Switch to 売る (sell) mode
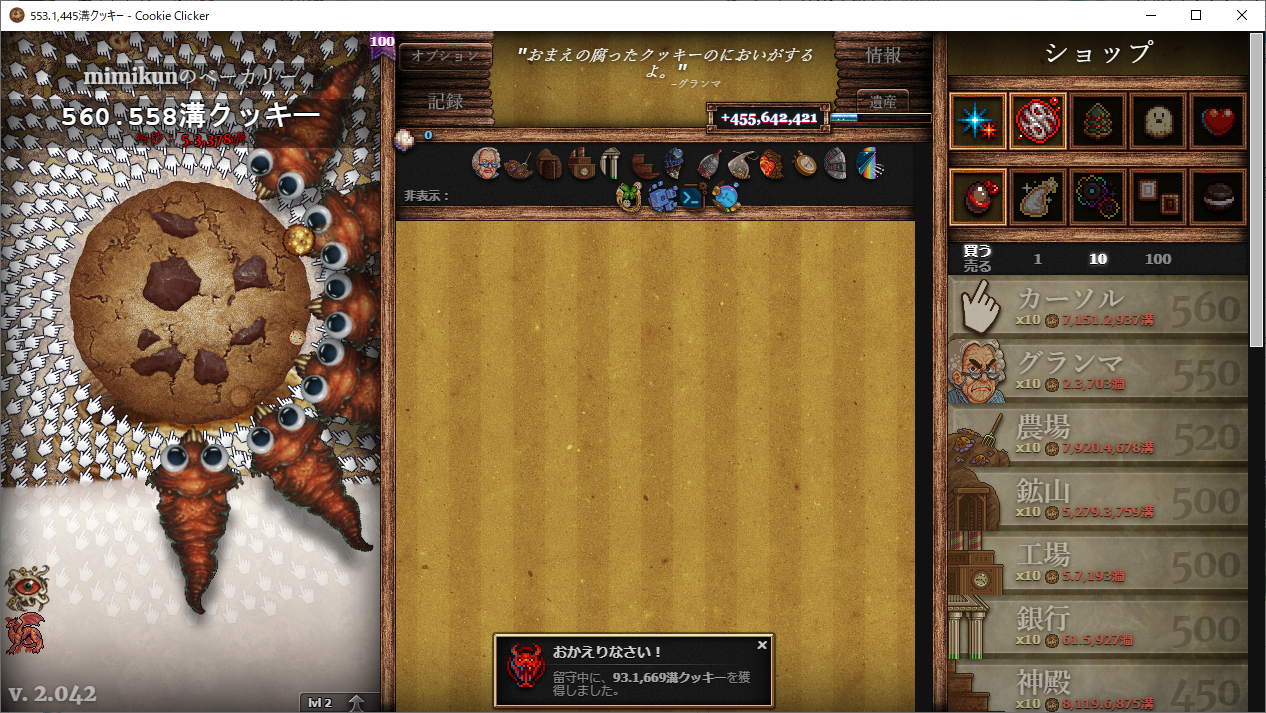Image resolution: width=1266 pixels, height=713 pixels. (977, 267)
